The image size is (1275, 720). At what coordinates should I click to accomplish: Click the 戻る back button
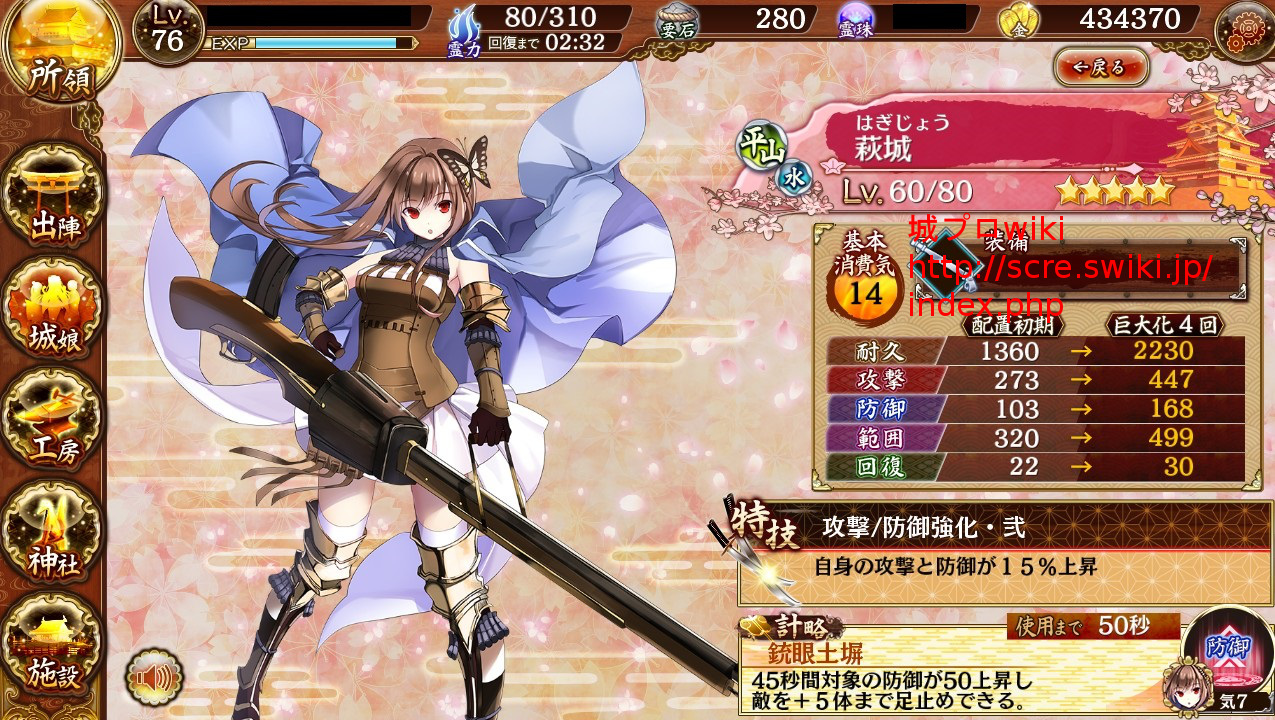pyautogui.click(x=1101, y=68)
